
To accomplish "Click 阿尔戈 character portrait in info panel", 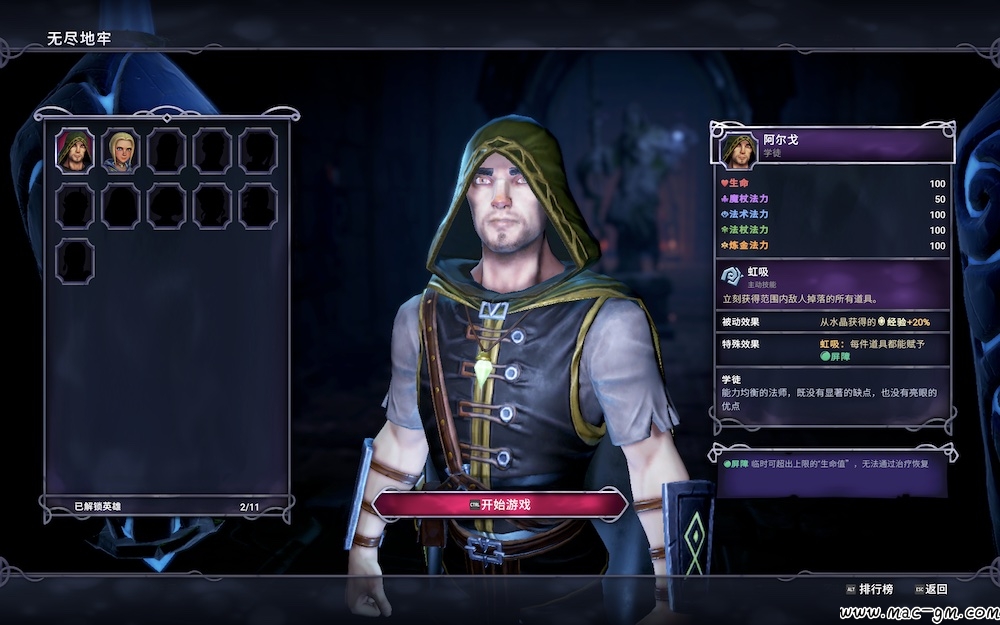I will click(x=739, y=147).
